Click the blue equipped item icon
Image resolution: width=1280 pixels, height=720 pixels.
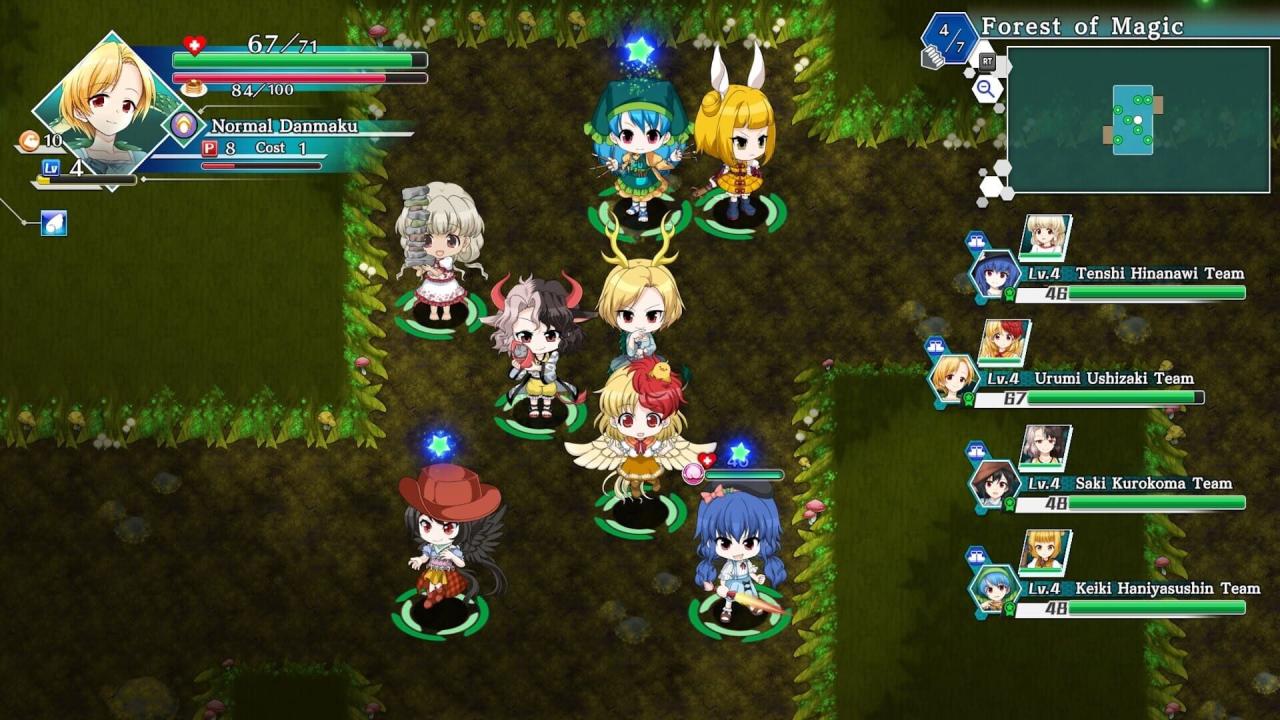pyautogui.click(x=54, y=222)
